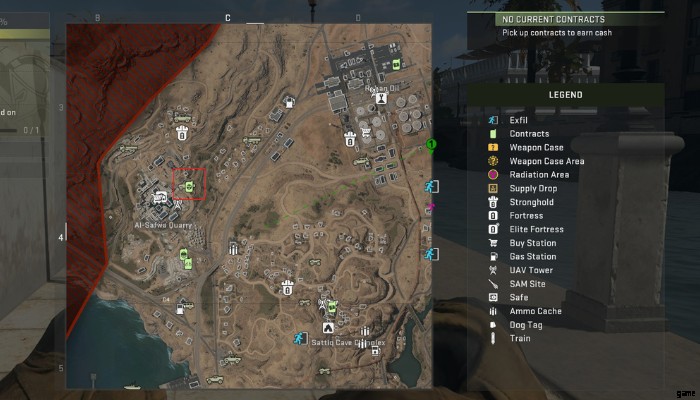The height and width of the screenshot is (400, 700).
Task: Select the contract marker inside the red square
Action: point(190,184)
